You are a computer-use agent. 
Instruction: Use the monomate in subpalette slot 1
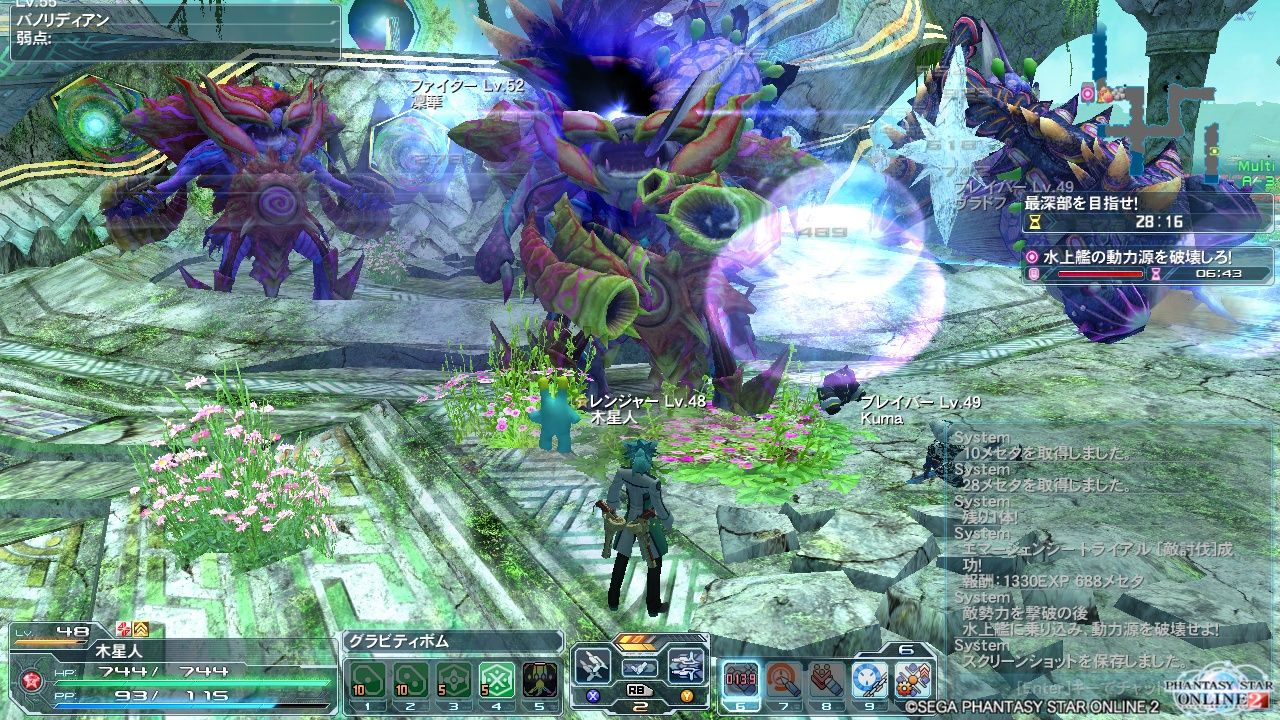(x=369, y=678)
